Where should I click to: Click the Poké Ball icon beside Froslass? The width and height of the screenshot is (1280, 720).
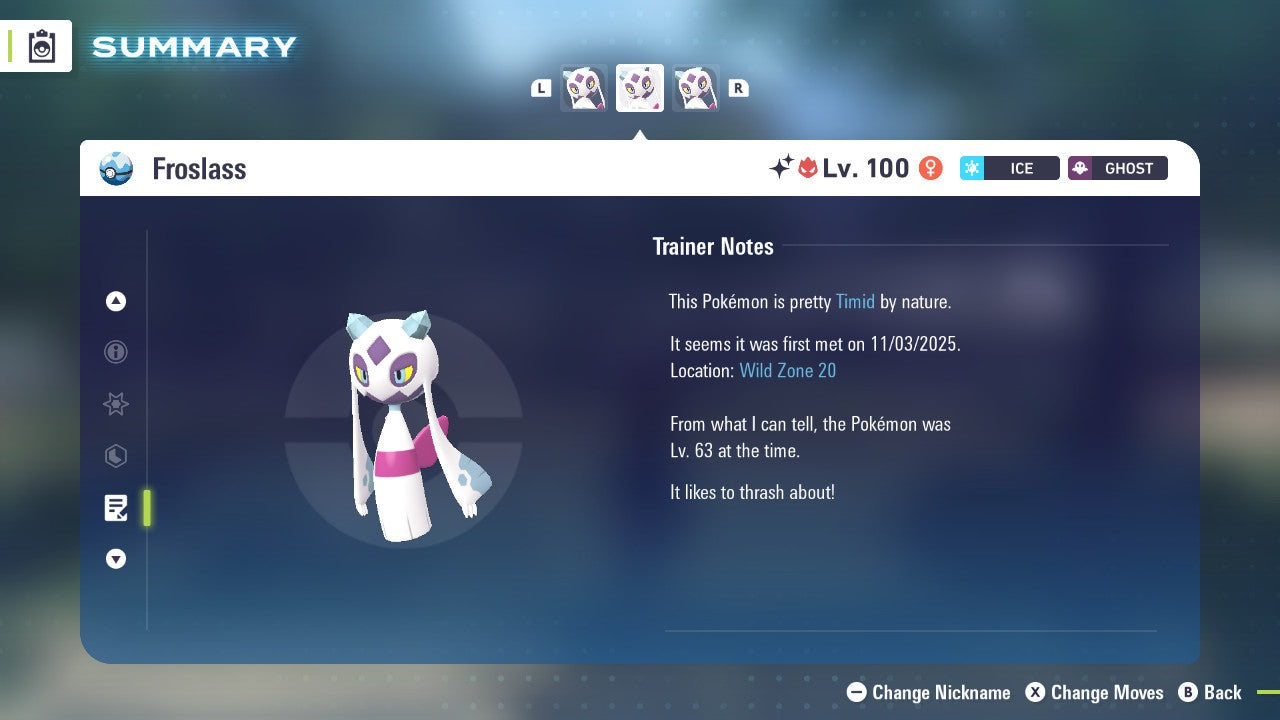coord(116,168)
